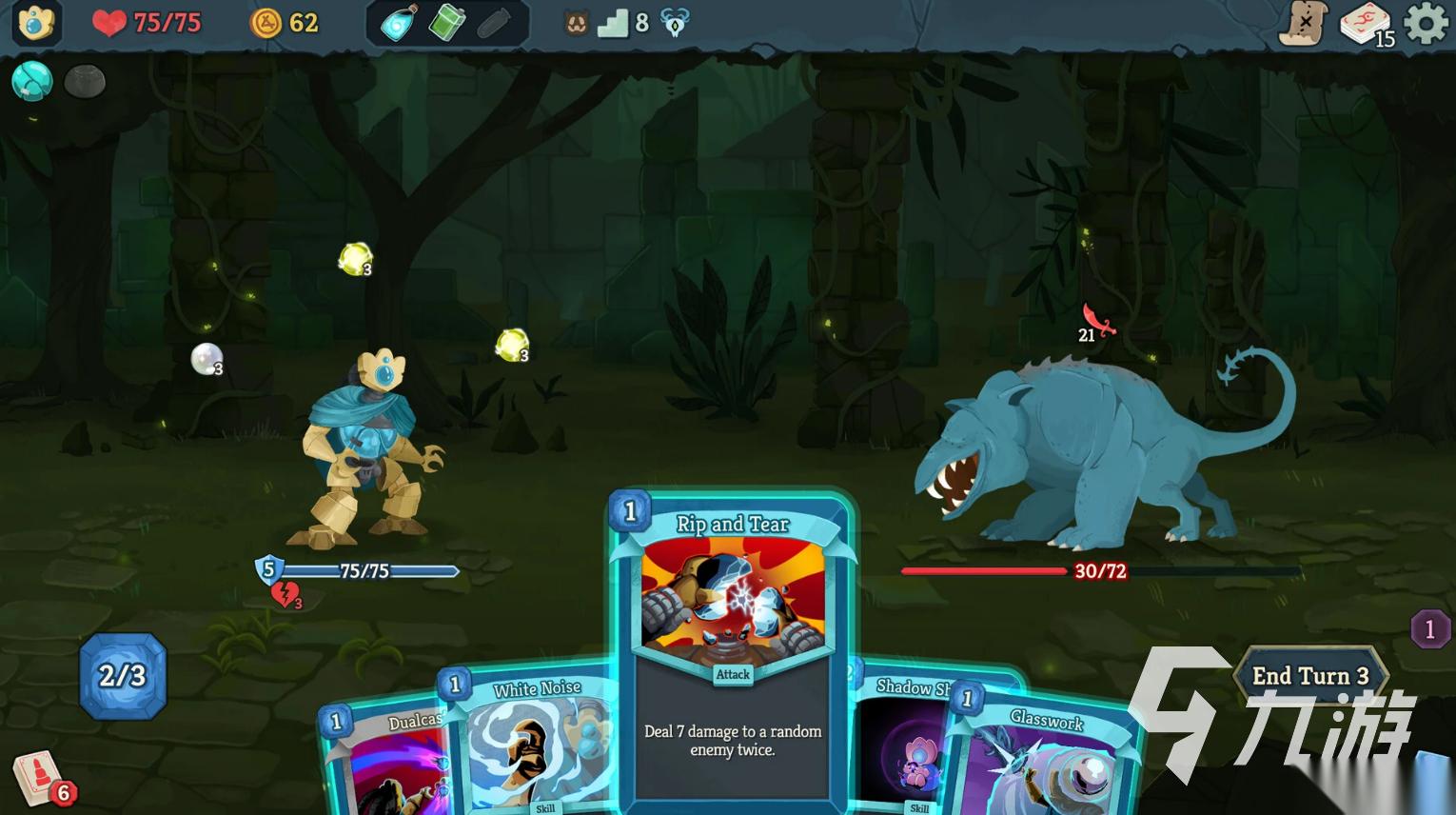This screenshot has height=815, width=1456.
Task: View the purple exhaust pile counter
Action: click(1429, 629)
